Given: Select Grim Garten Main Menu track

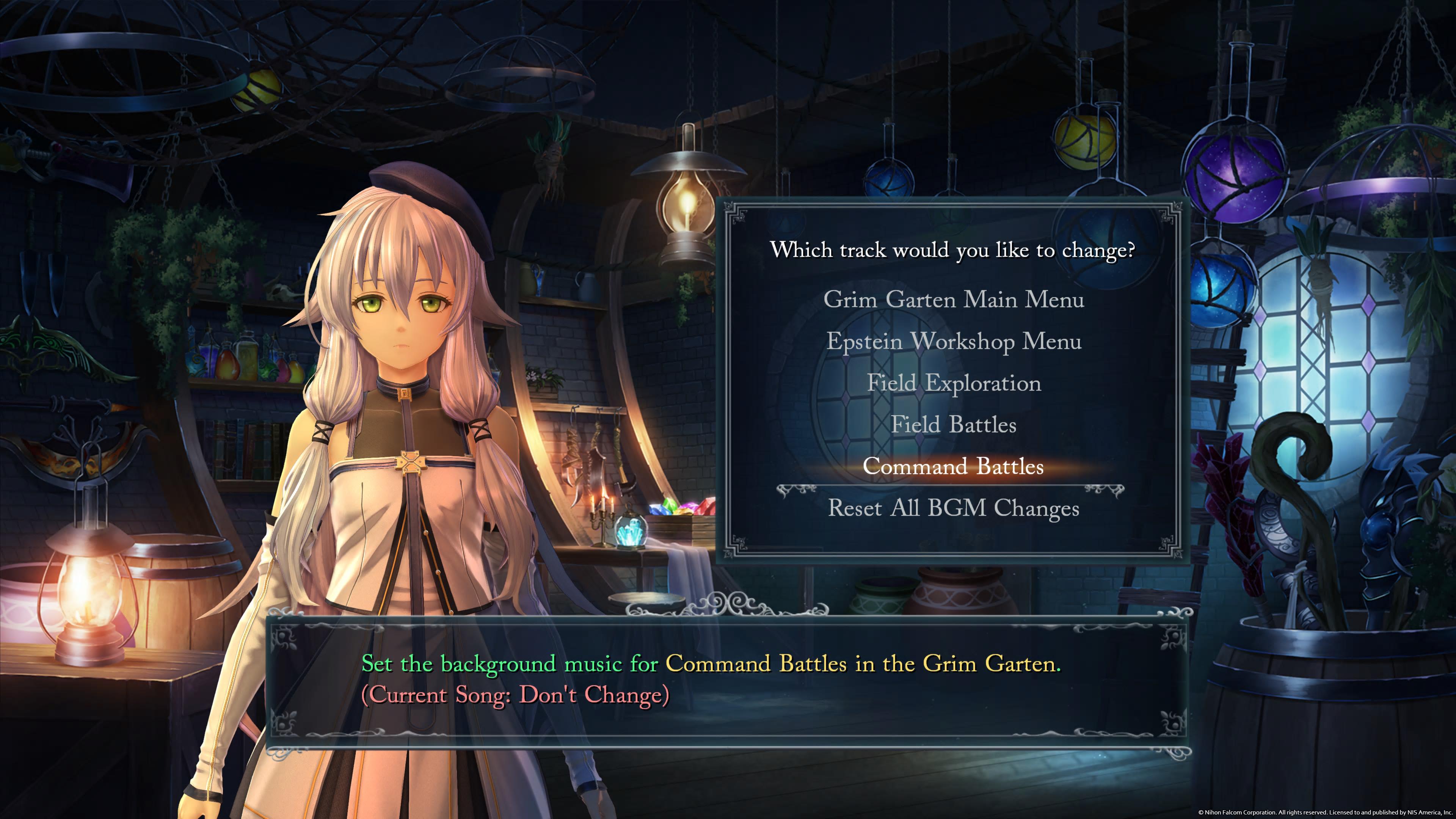Looking at the screenshot, I should pyautogui.click(x=954, y=299).
